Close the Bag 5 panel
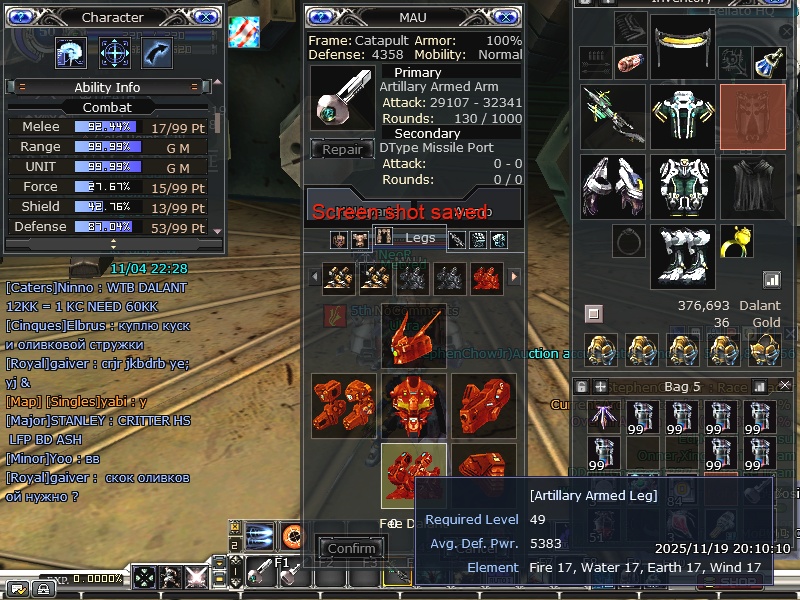 785,385
